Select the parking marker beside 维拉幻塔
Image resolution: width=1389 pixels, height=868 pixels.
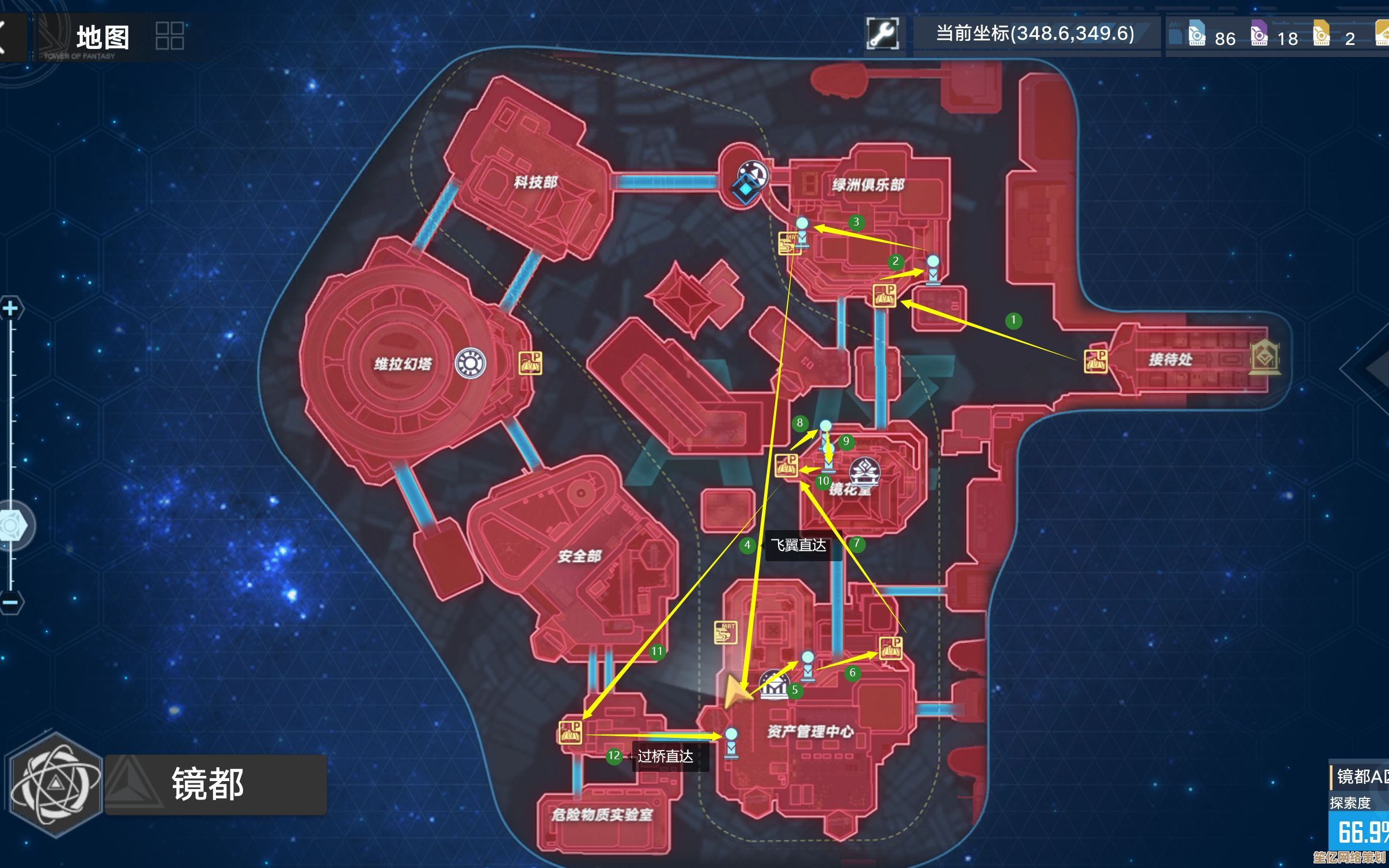(530, 364)
